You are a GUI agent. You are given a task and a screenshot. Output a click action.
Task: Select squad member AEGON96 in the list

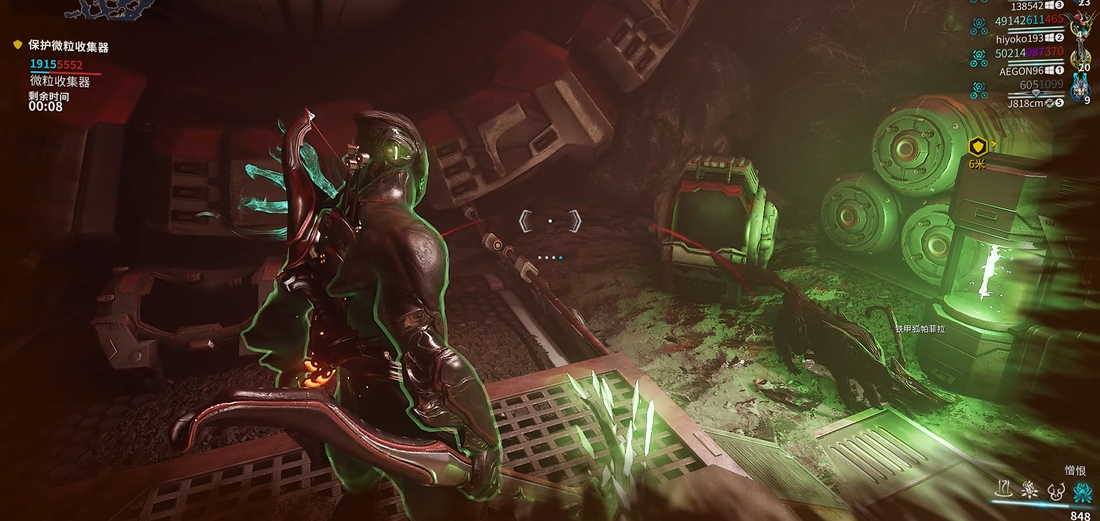click(1020, 71)
